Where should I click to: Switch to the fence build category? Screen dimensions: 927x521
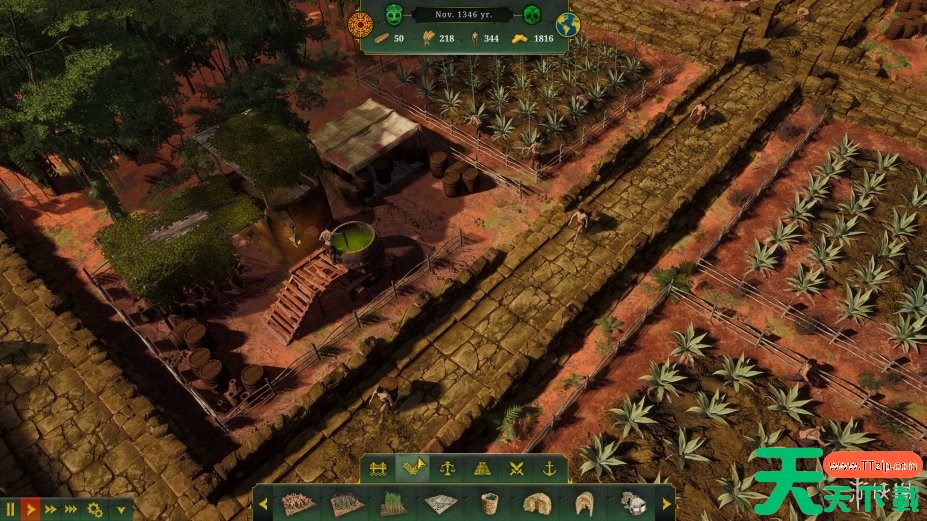tap(378, 468)
